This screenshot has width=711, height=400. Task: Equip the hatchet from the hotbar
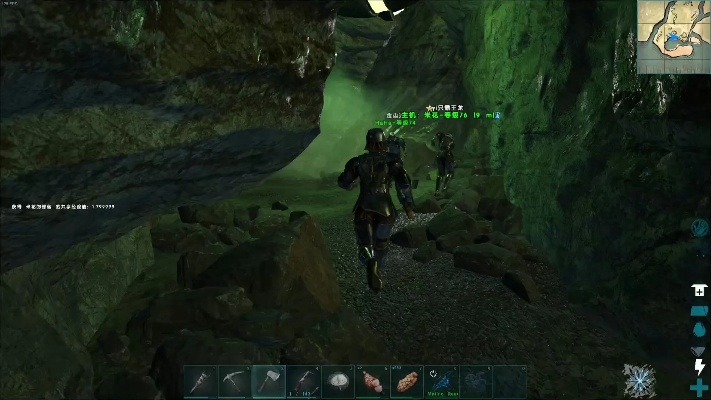269,381
